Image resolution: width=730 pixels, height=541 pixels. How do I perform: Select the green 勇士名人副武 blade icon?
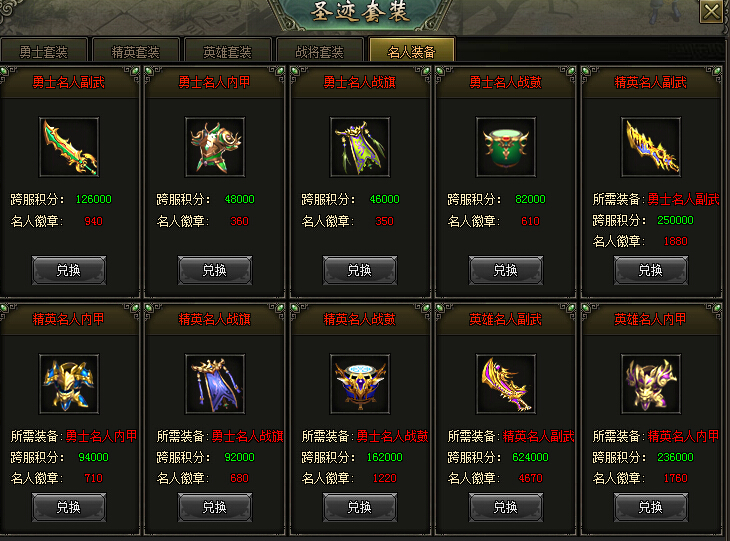tap(69, 147)
